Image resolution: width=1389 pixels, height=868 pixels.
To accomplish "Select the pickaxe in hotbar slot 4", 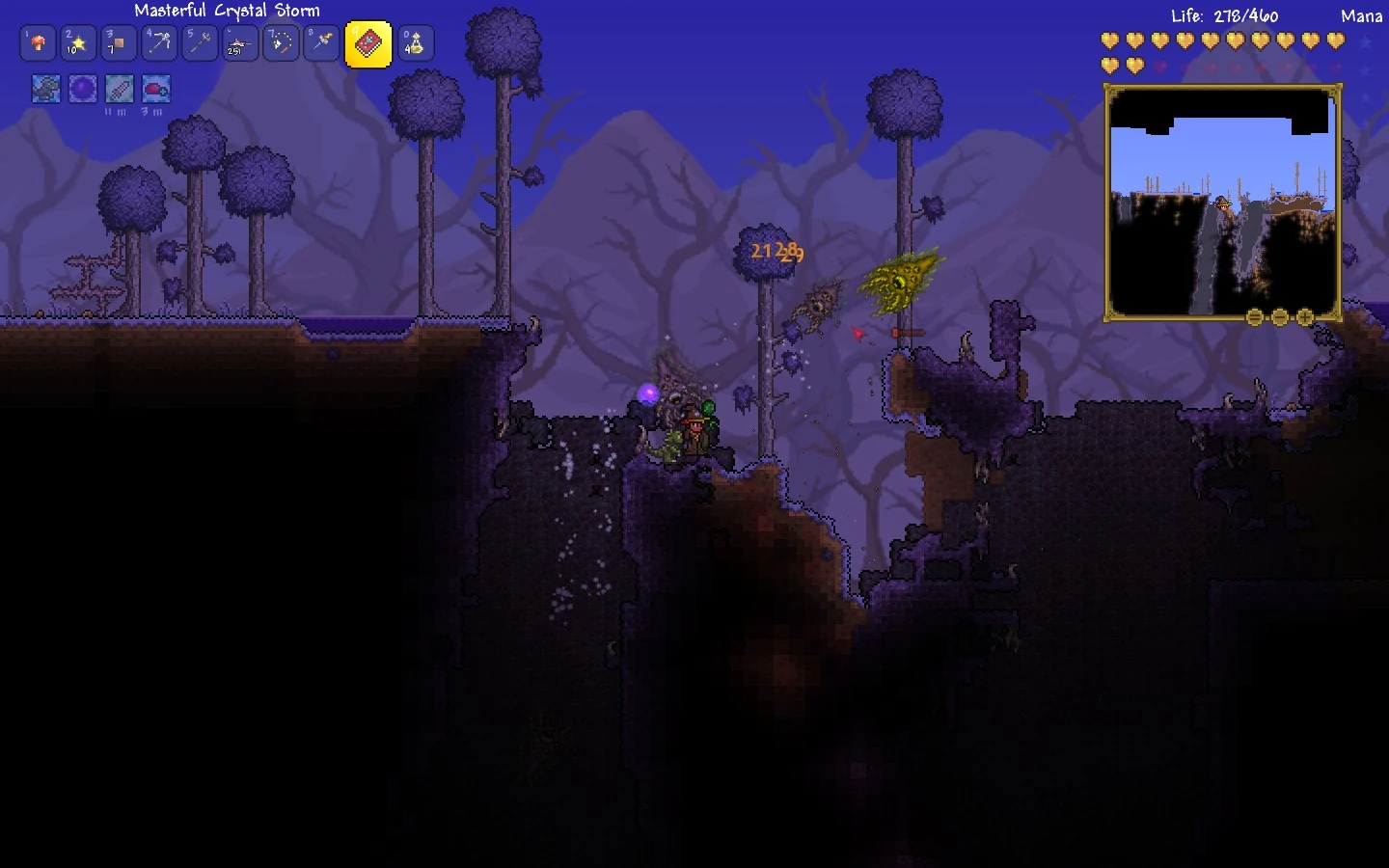I will coord(159,43).
